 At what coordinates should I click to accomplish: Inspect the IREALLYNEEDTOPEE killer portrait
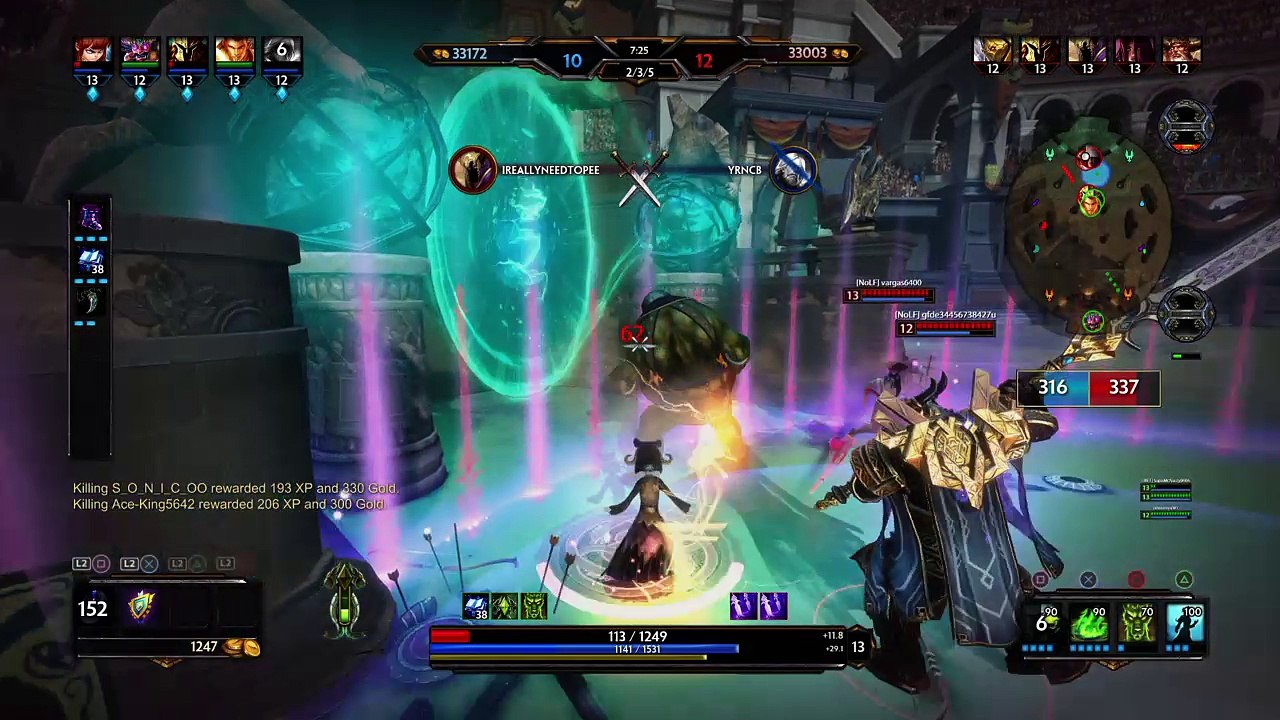pos(472,169)
